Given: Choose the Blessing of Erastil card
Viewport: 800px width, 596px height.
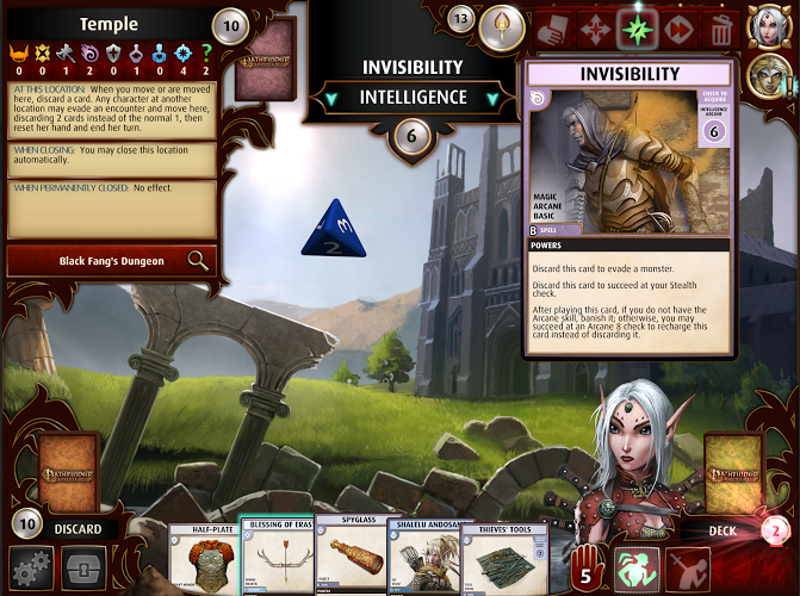Looking at the screenshot, I should (x=276, y=557).
